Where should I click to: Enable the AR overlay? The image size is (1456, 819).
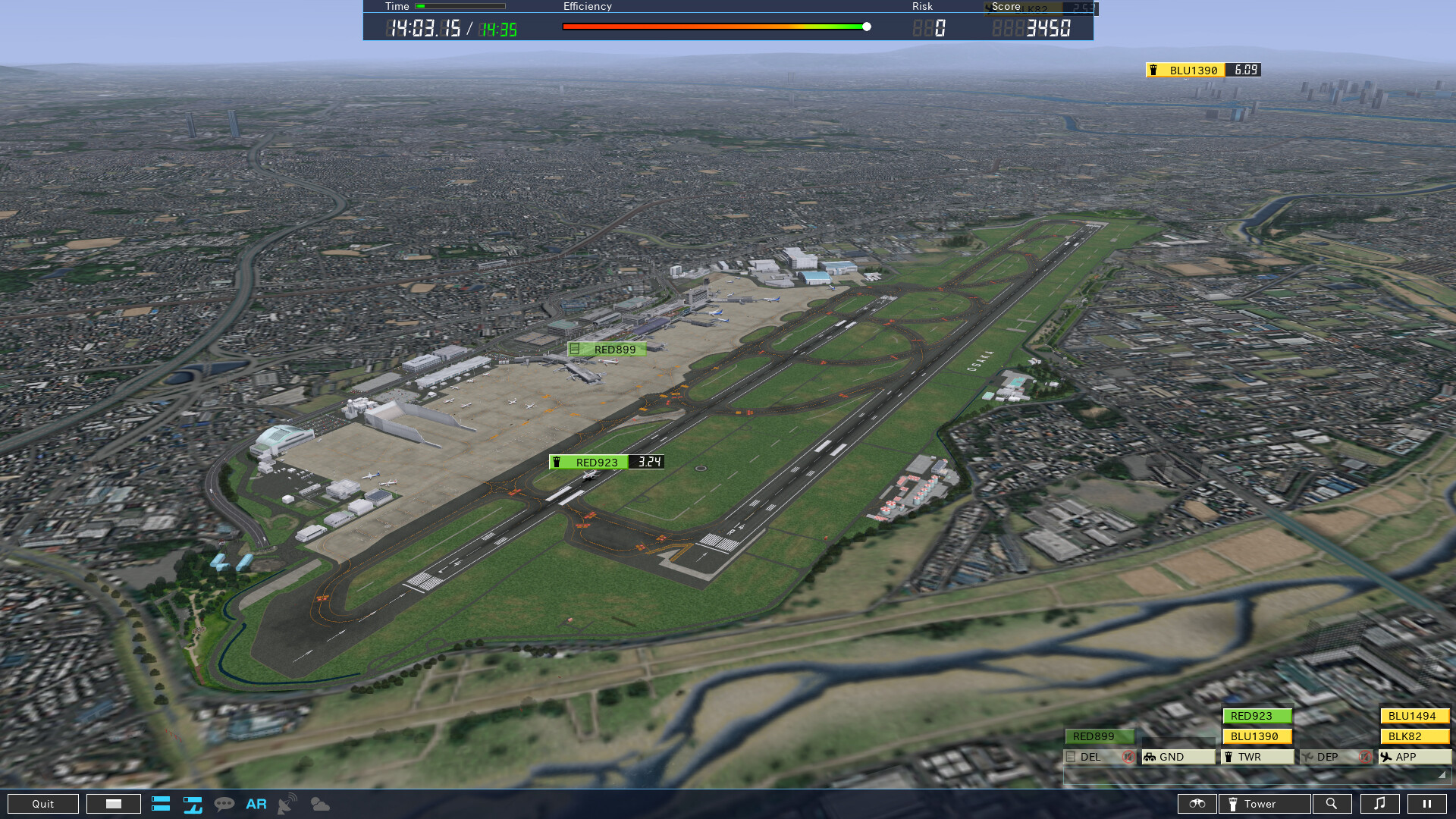256,804
